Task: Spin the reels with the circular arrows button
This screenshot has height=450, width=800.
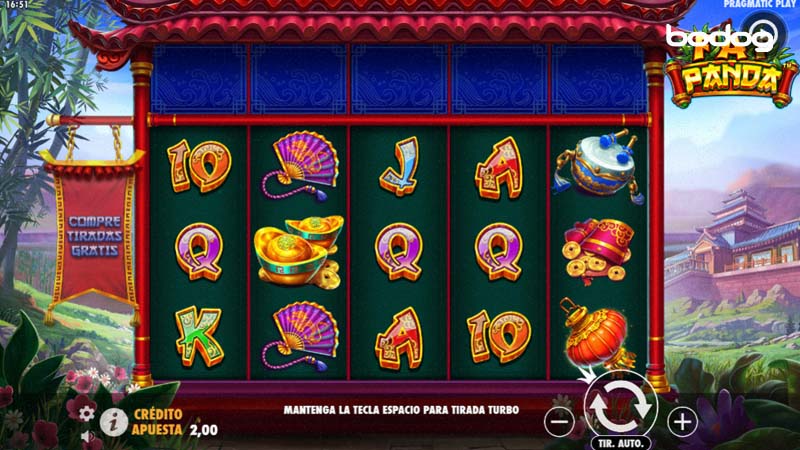Action: (x=621, y=406)
